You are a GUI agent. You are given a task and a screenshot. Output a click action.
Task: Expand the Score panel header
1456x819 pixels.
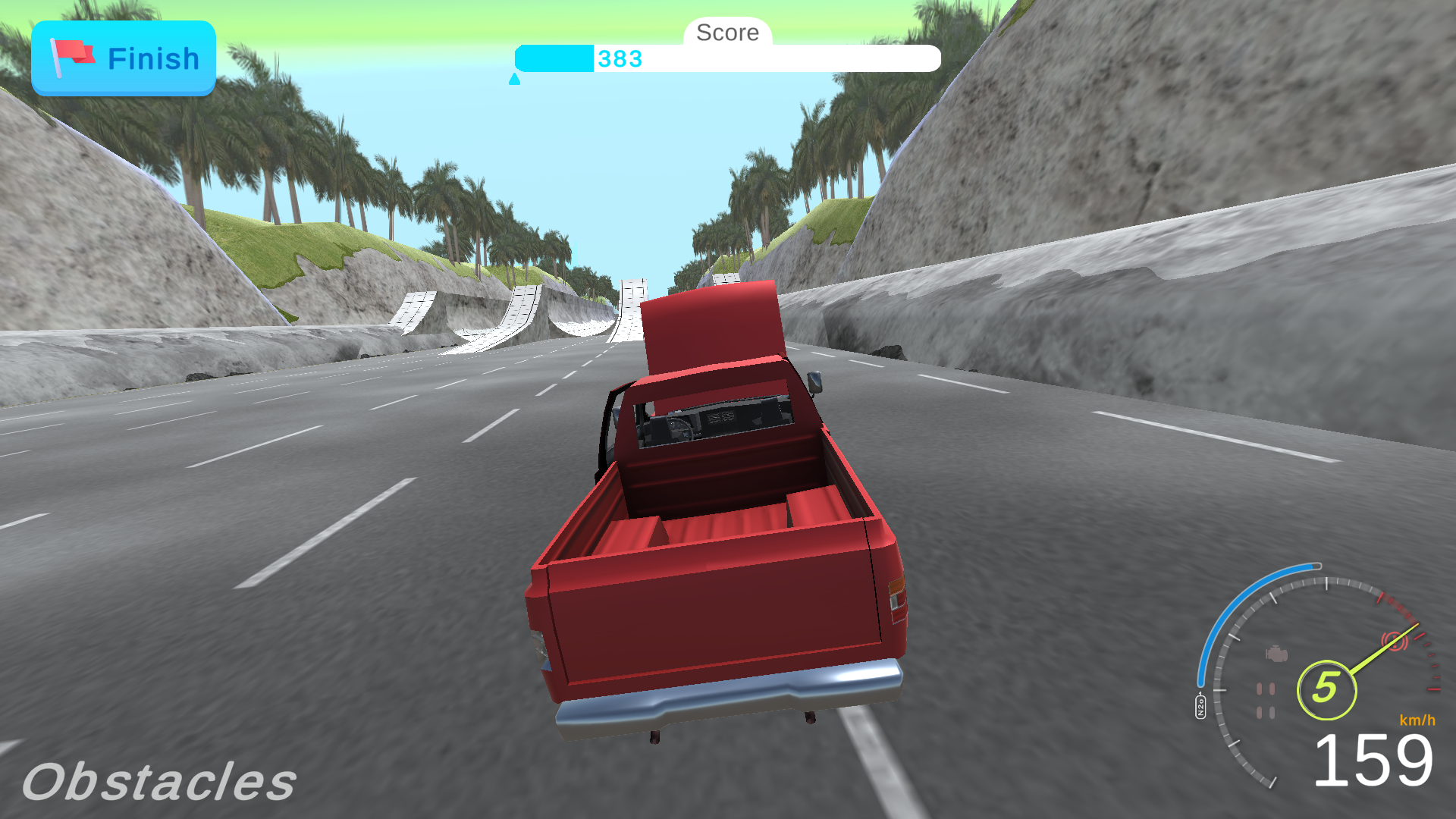pos(726,32)
